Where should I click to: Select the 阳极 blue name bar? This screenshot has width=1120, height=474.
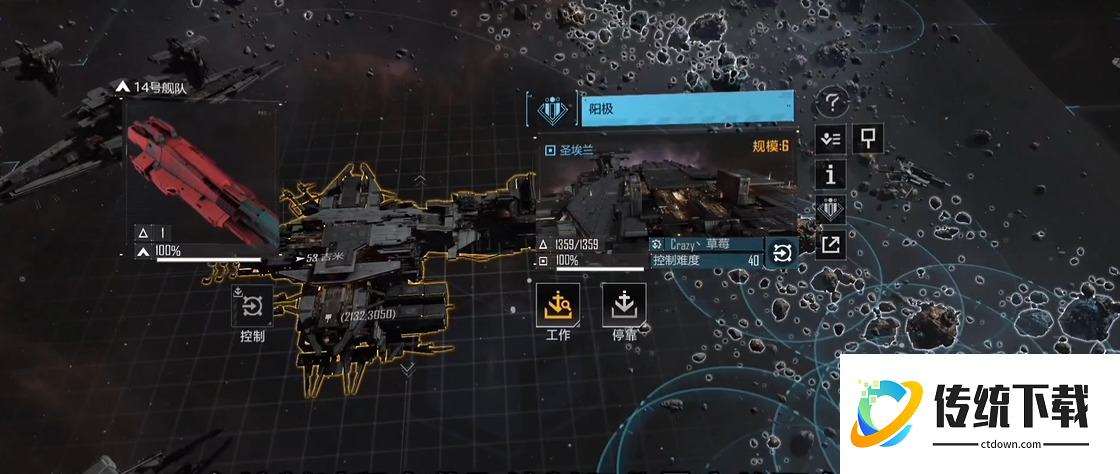688,109
